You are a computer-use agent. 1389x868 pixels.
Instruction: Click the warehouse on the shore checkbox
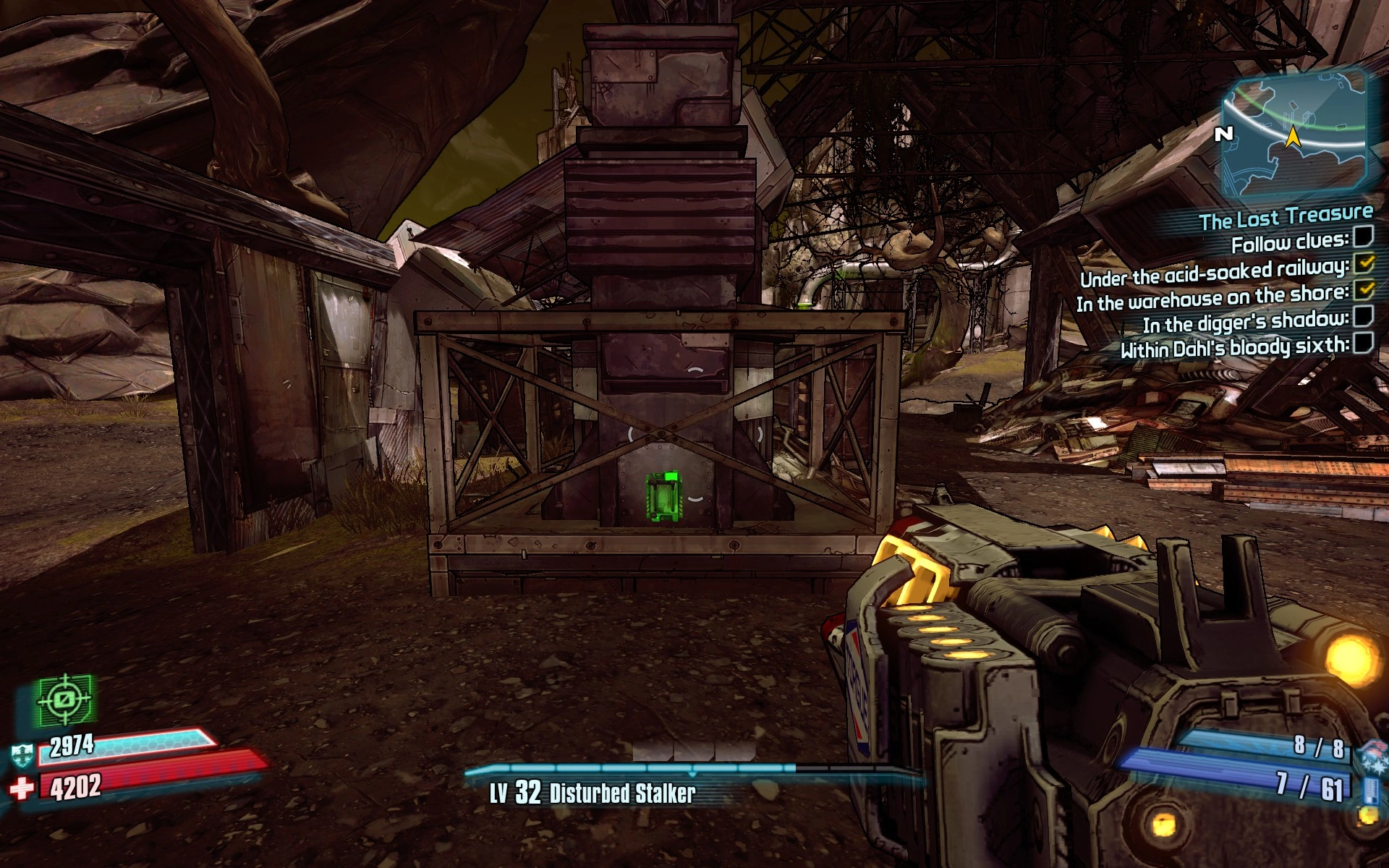pos(1364,290)
